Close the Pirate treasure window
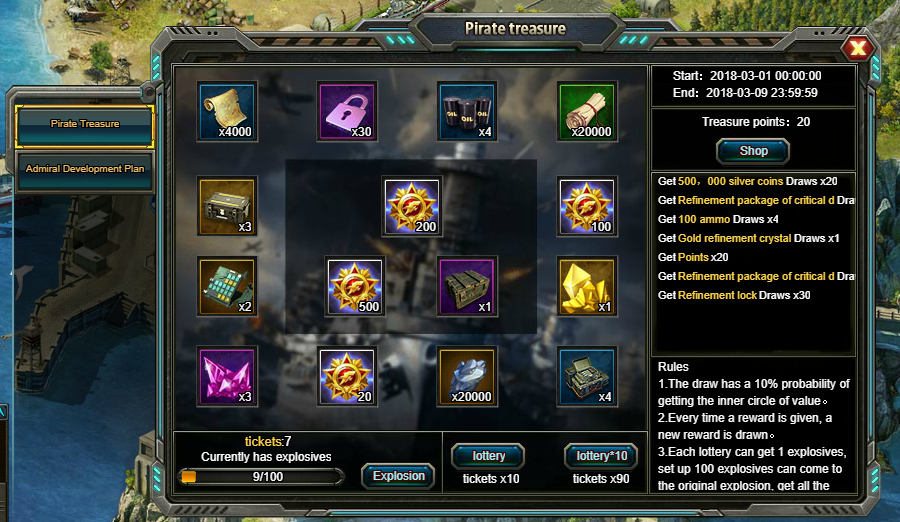 tap(857, 48)
